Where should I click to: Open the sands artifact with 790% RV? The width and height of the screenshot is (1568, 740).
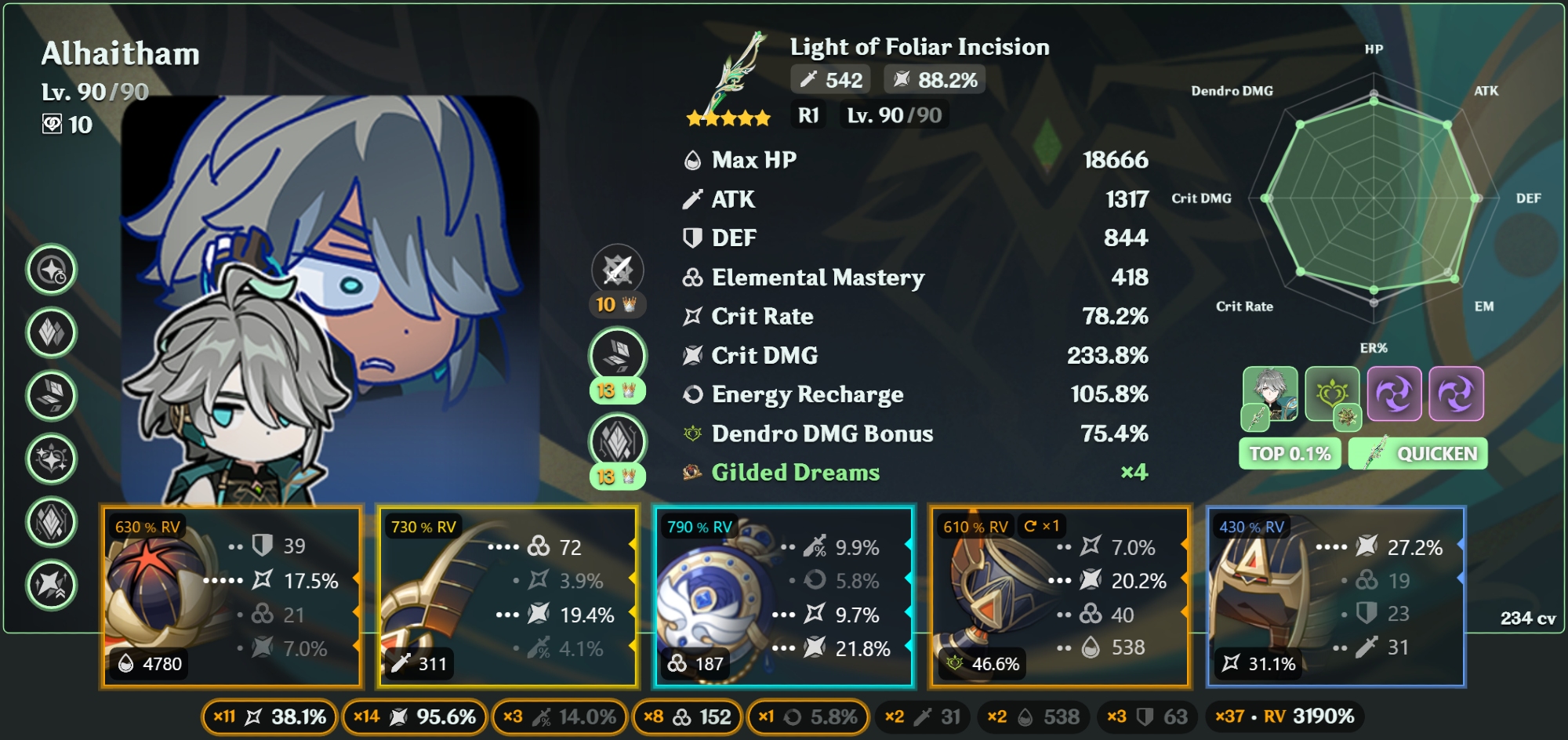point(784,597)
